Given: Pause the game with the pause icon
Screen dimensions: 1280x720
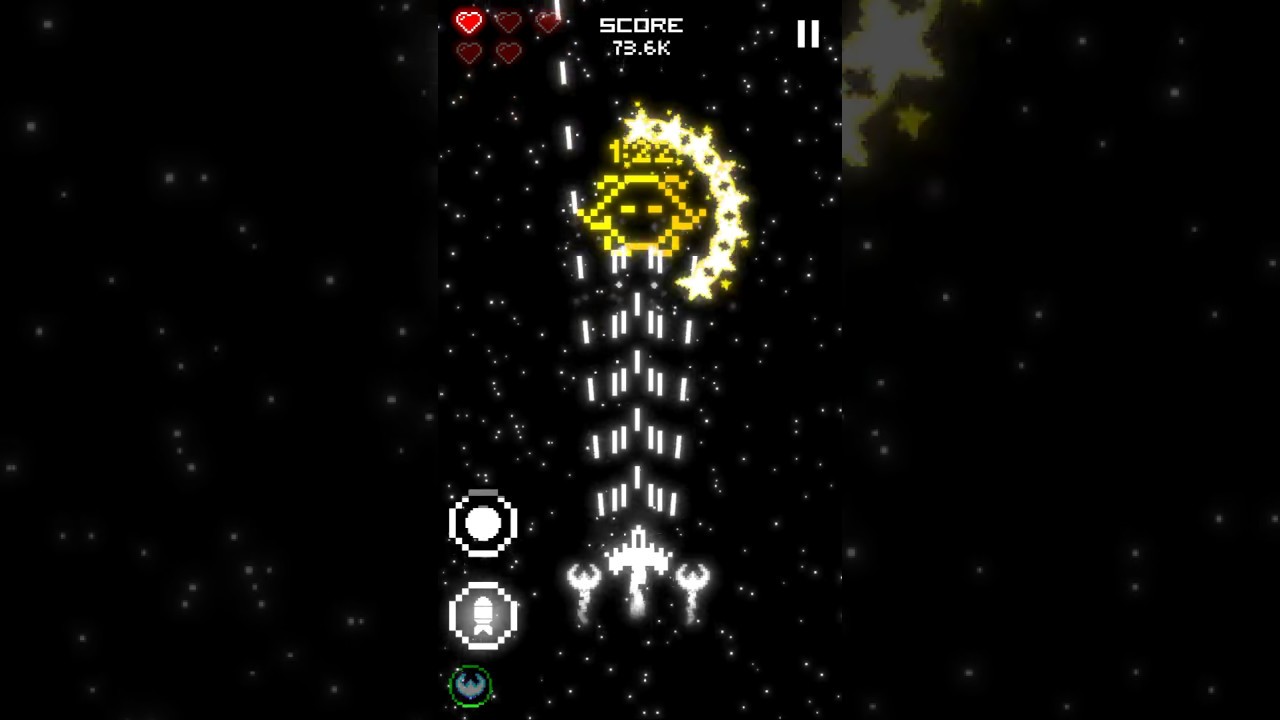Looking at the screenshot, I should pyautogui.click(x=807, y=35).
